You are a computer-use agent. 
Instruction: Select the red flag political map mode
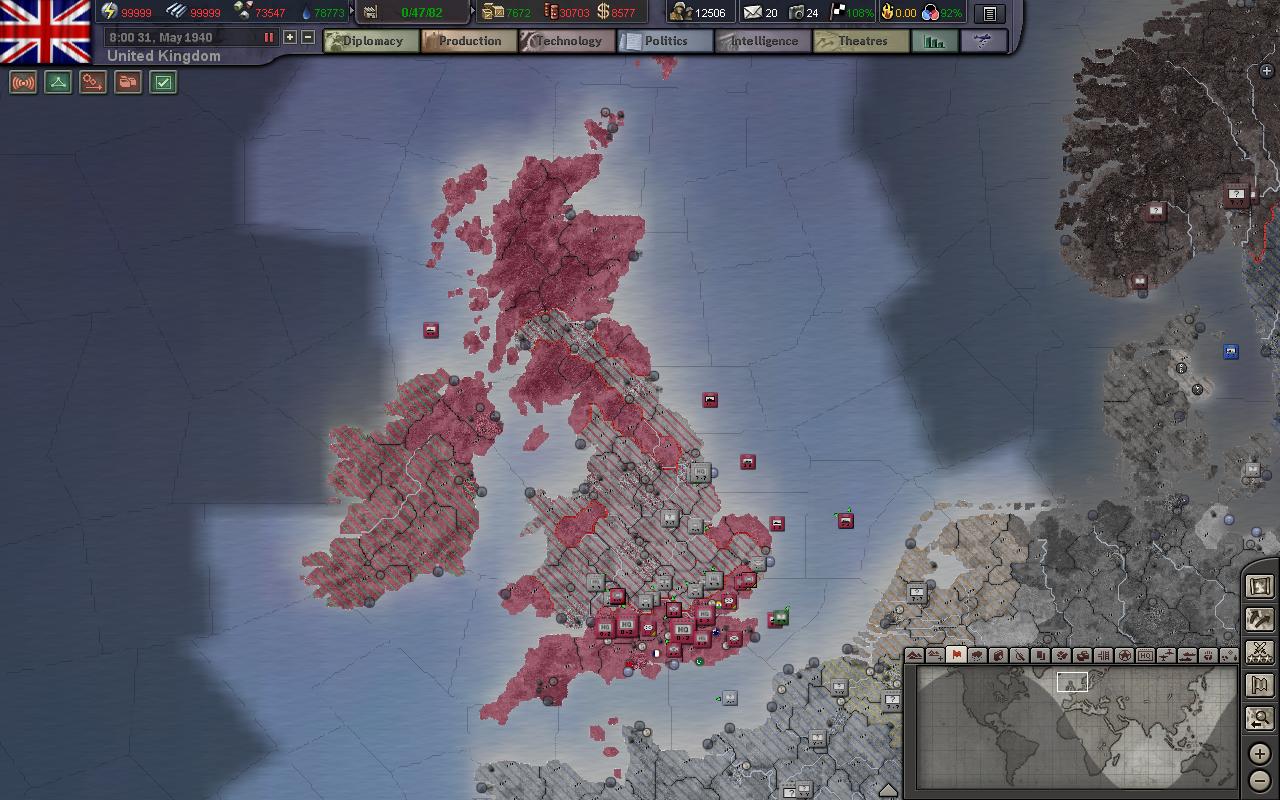[956, 655]
